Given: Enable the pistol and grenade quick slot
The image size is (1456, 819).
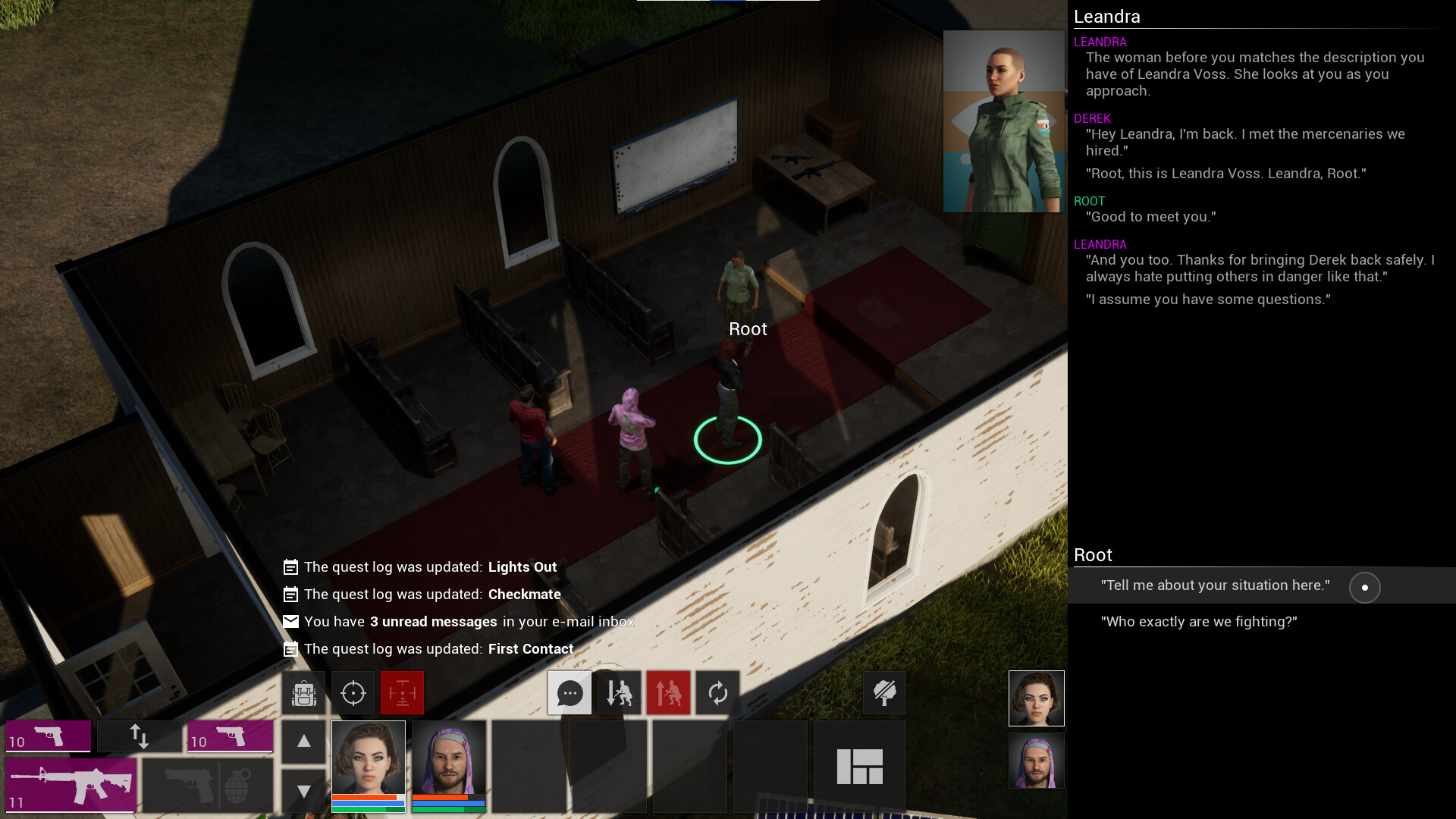Looking at the screenshot, I should coord(207,786).
